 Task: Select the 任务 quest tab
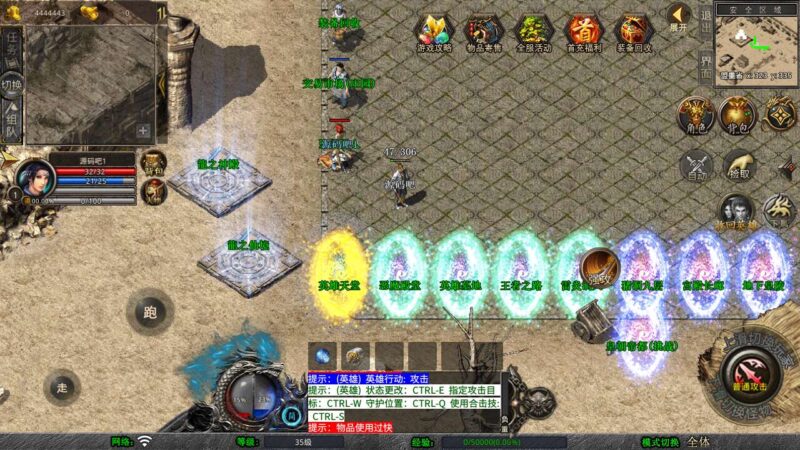click(12, 48)
